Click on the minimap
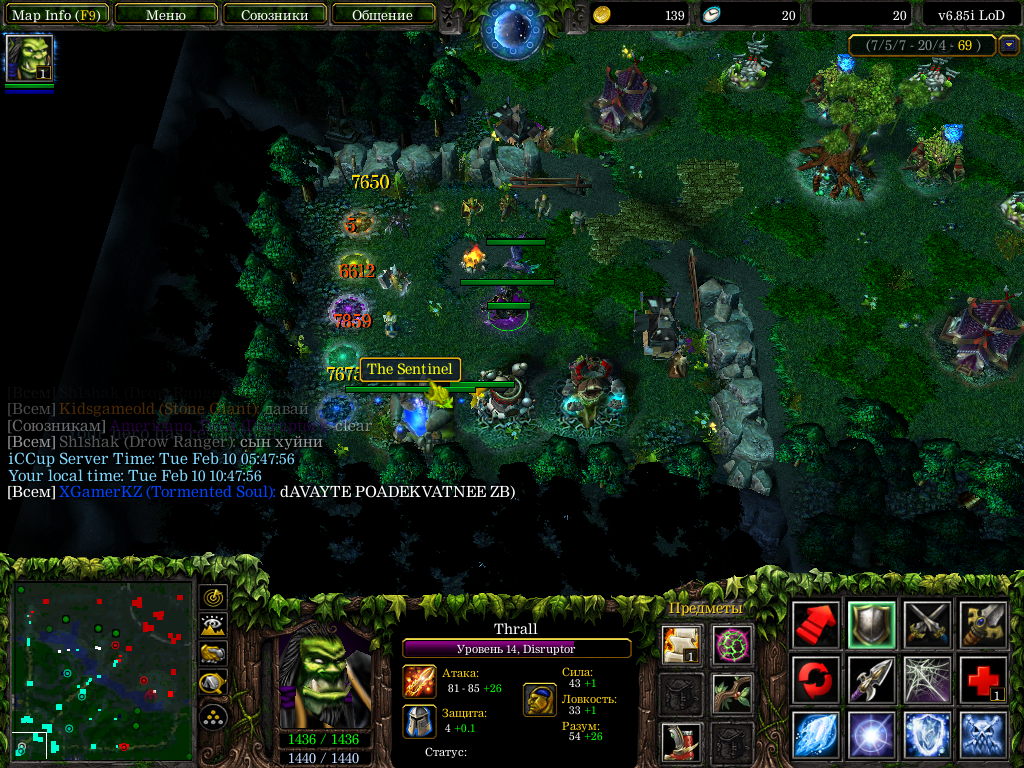The image size is (1024, 768). (102, 668)
